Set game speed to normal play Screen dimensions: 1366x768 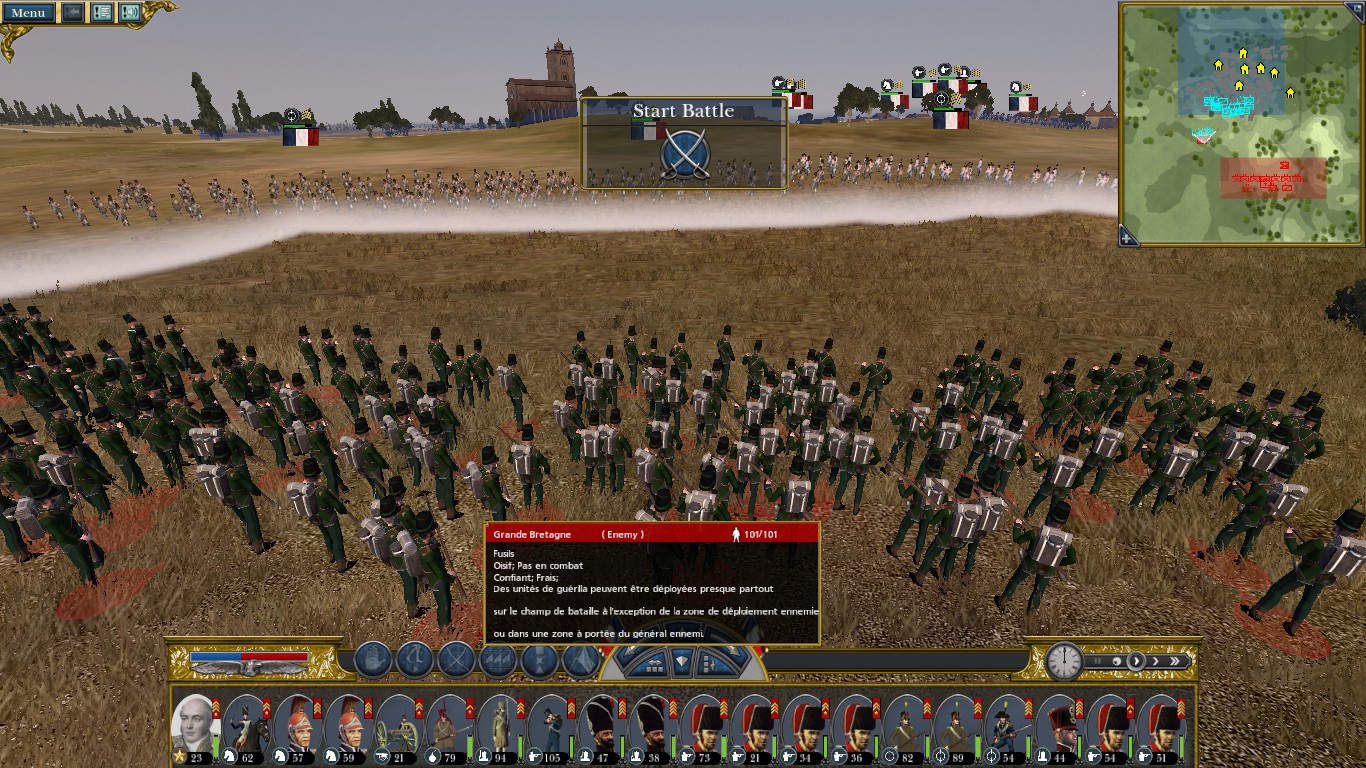pyautogui.click(x=1135, y=661)
